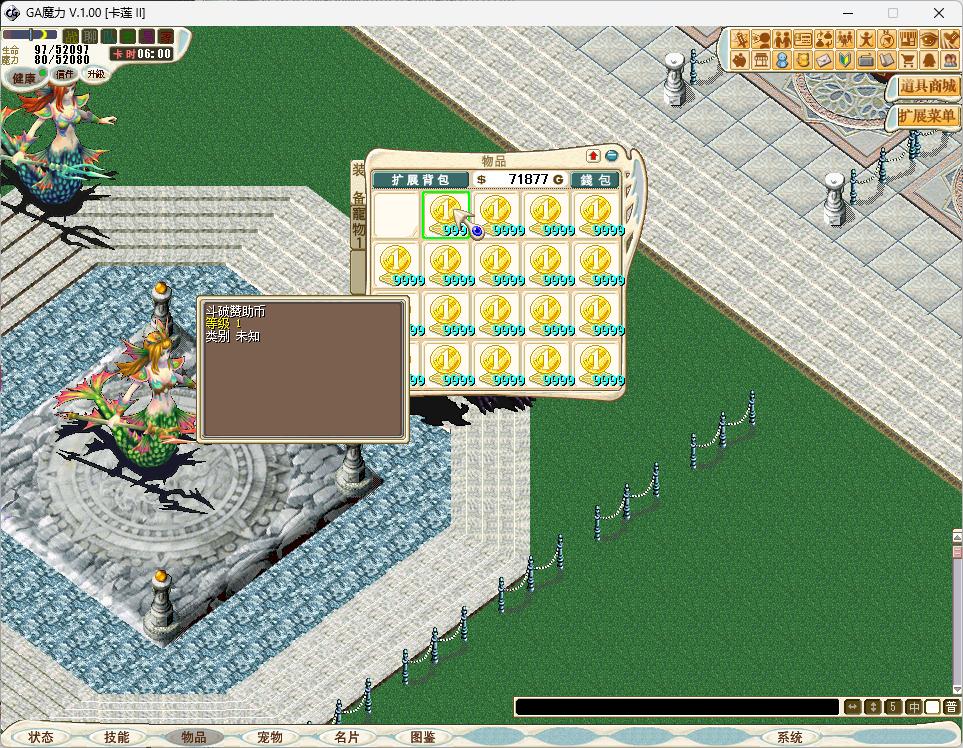Open the 名片 name card menu
Viewport: 963px width, 748px height.
pyautogui.click(x=346, y=737)
